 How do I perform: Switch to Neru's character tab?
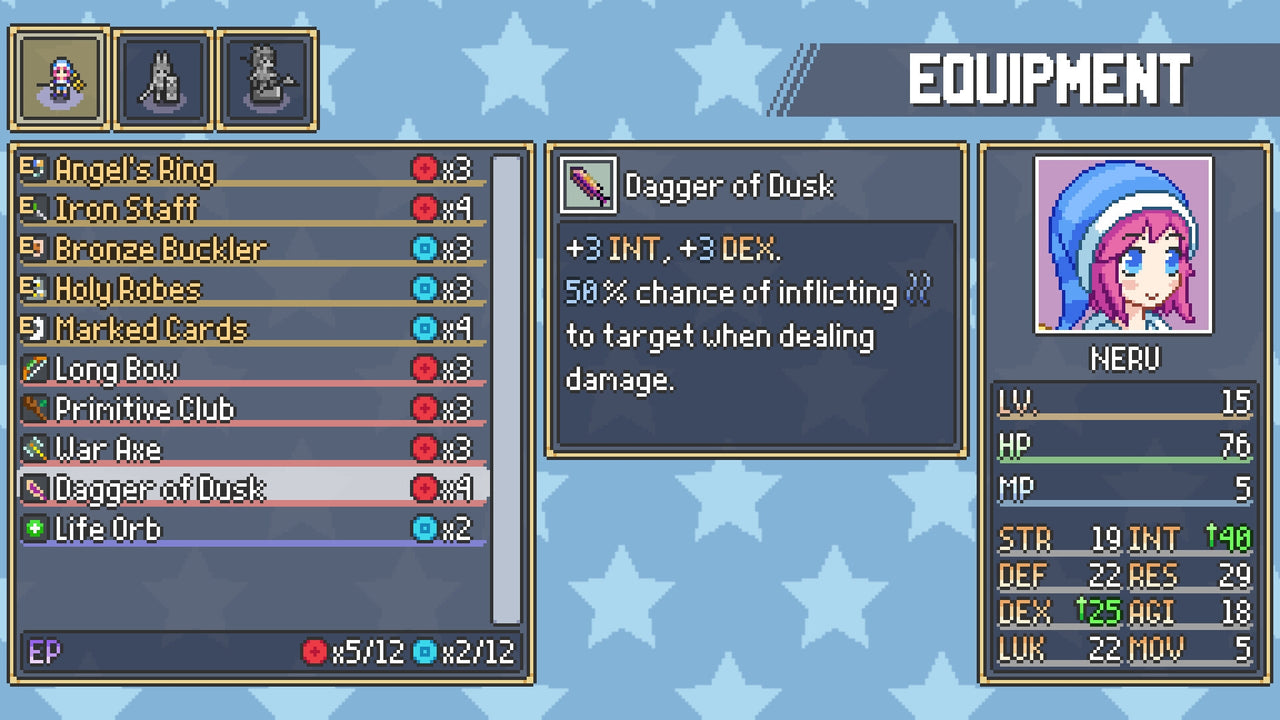pos(59,79)
